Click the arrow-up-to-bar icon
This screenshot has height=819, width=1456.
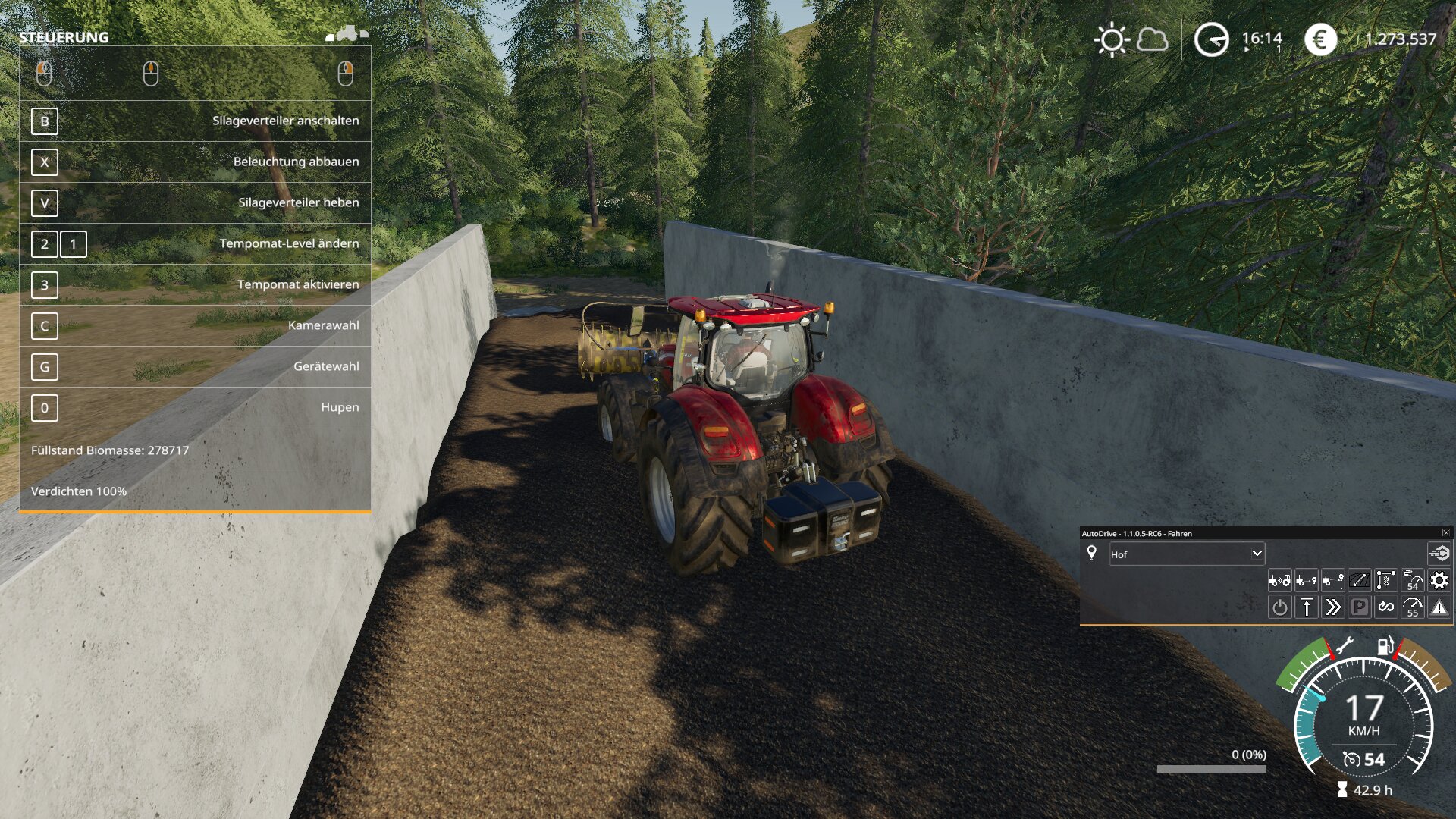(1307, 607)
